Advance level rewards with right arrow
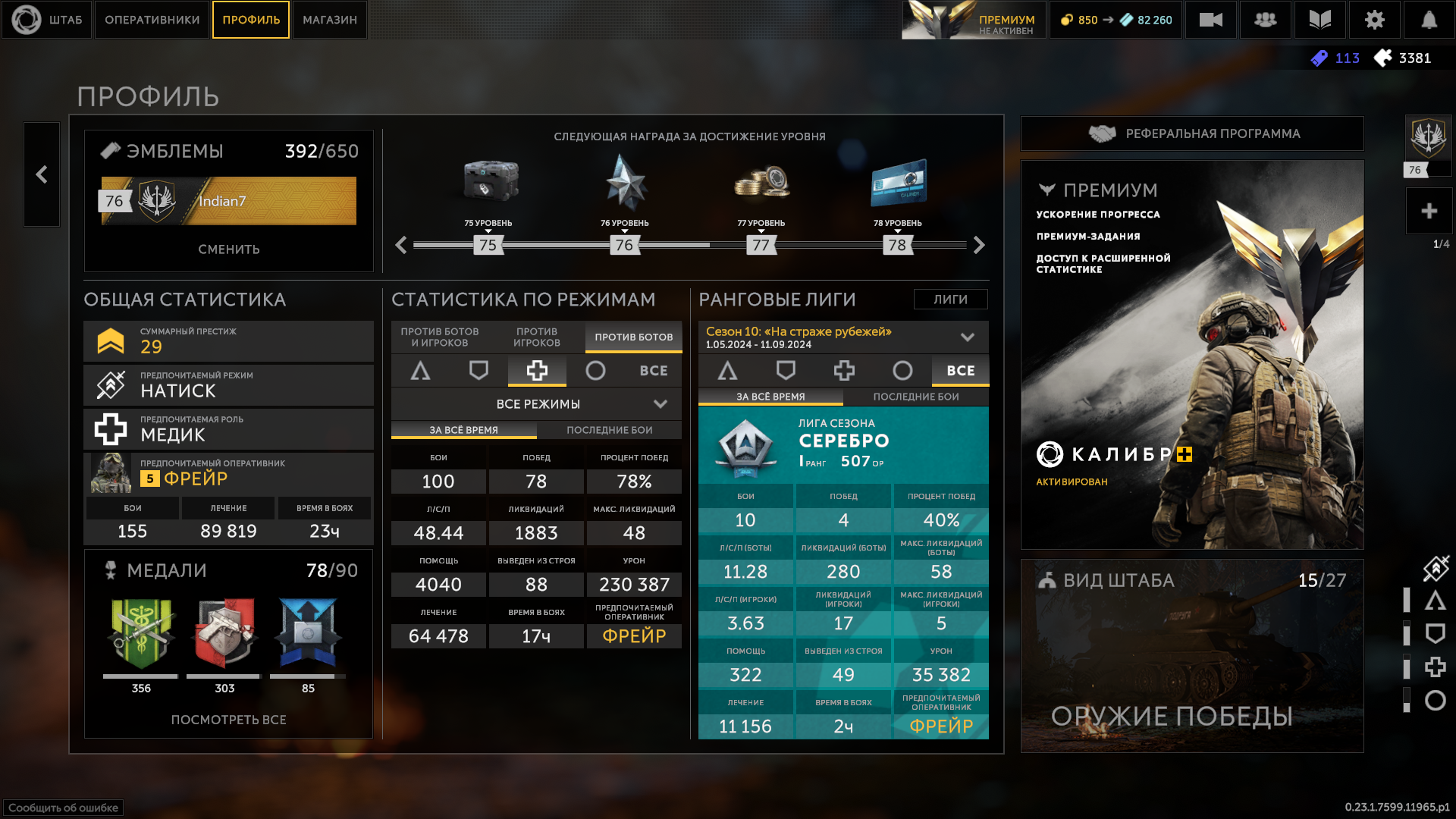The image size is (1456, 819). pos(979,245)
